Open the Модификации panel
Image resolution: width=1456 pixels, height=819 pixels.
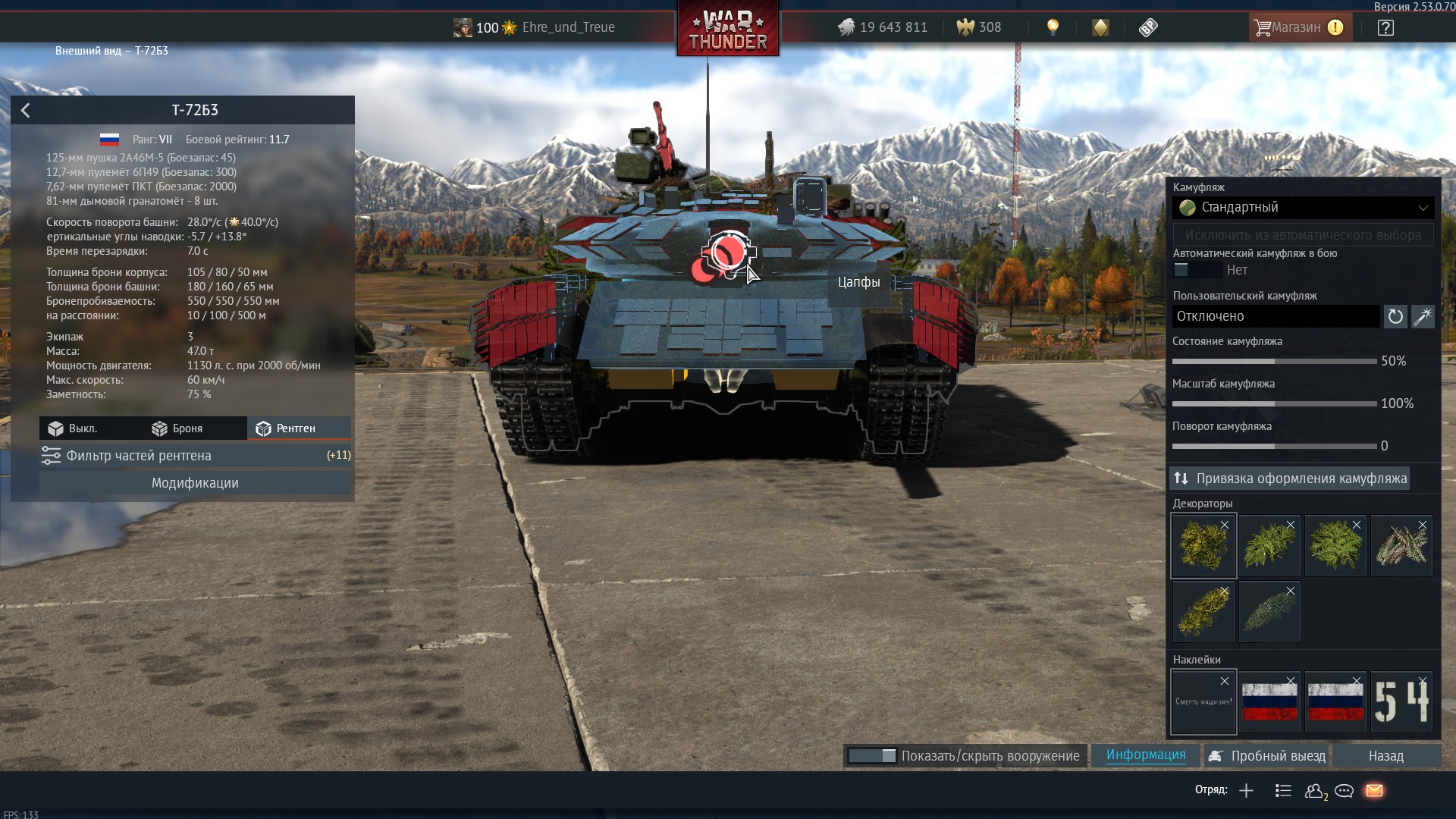pyautogui.click(x=195, y=483)
